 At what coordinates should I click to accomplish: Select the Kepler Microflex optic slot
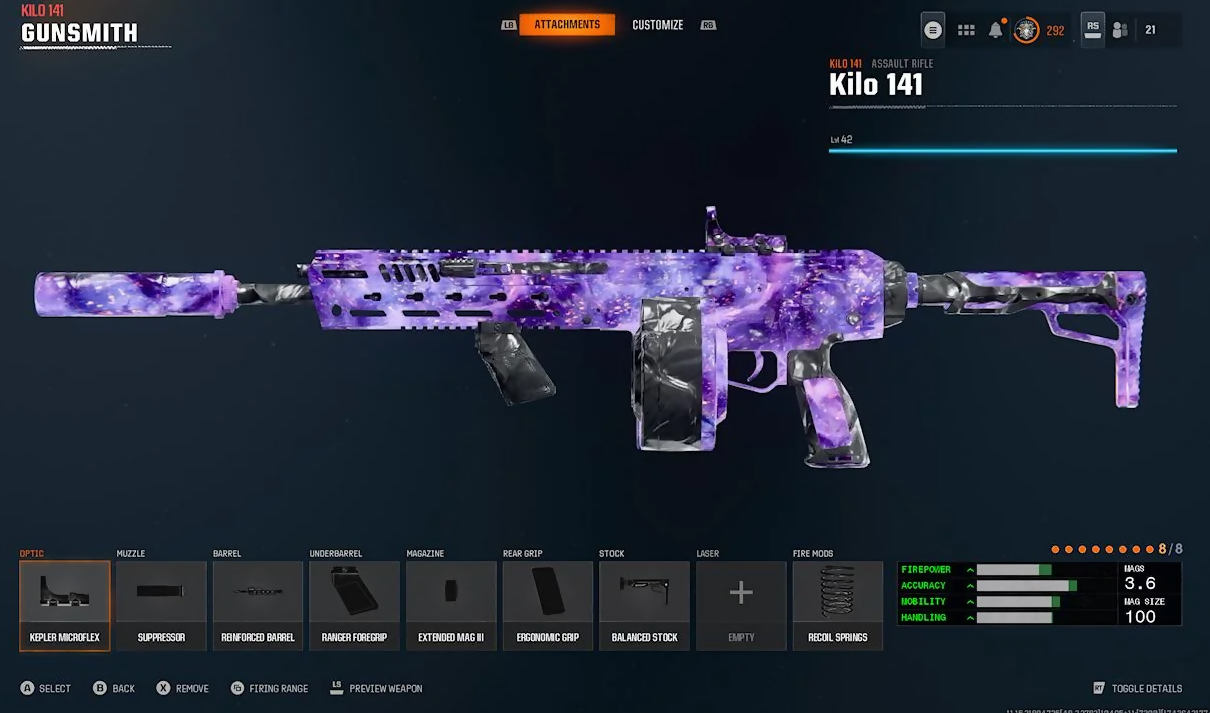(65, 605)
